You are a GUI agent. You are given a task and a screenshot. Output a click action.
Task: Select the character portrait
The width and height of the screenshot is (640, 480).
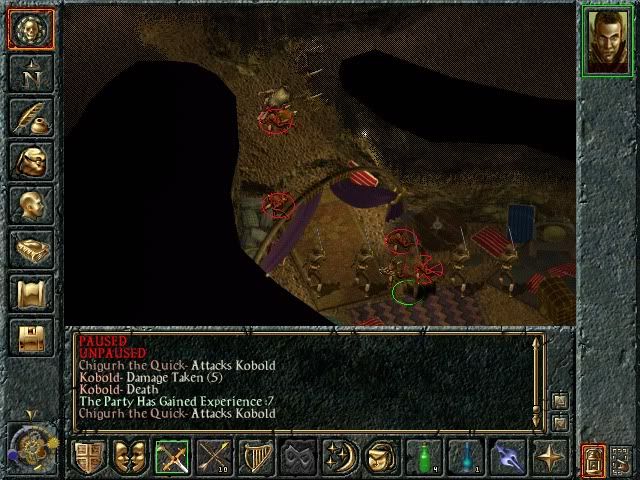(x=607, y=40)
